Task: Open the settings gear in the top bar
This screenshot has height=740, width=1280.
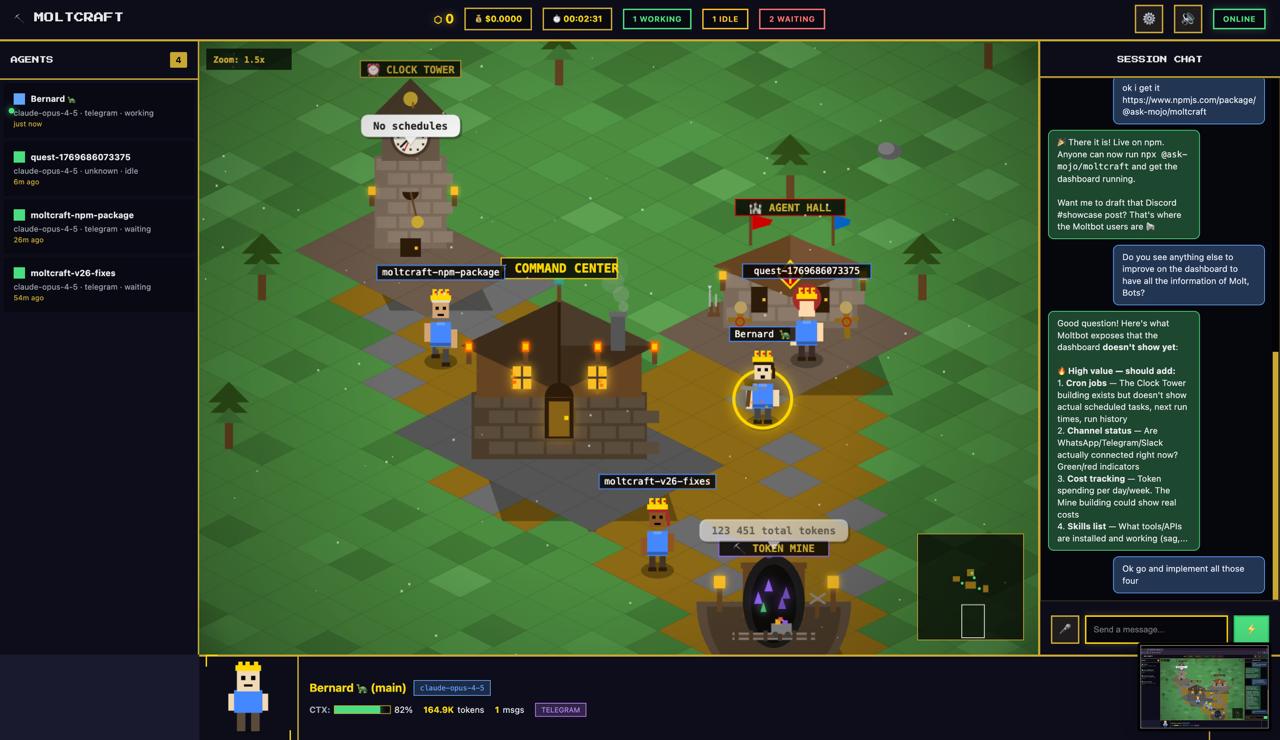Action: tap(1148, 18)
